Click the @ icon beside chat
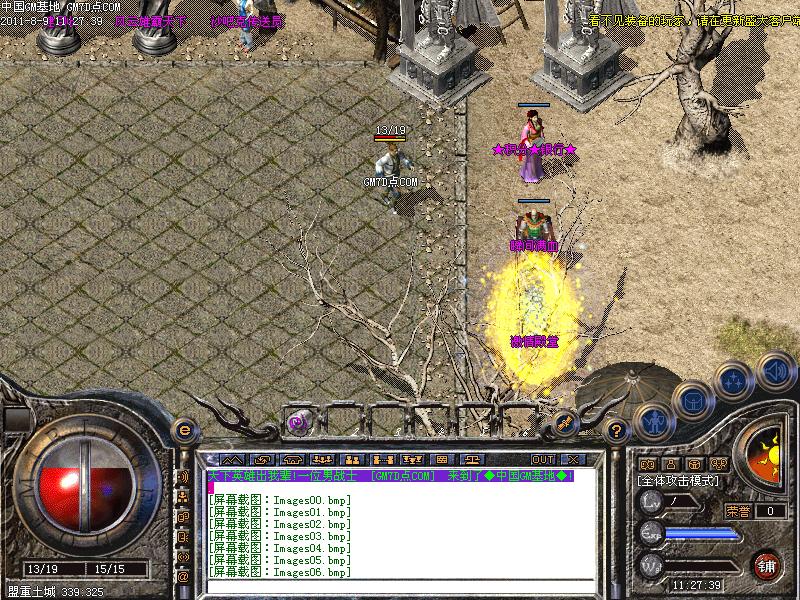This screenshot has height=600, width=800. pos(183,577)
